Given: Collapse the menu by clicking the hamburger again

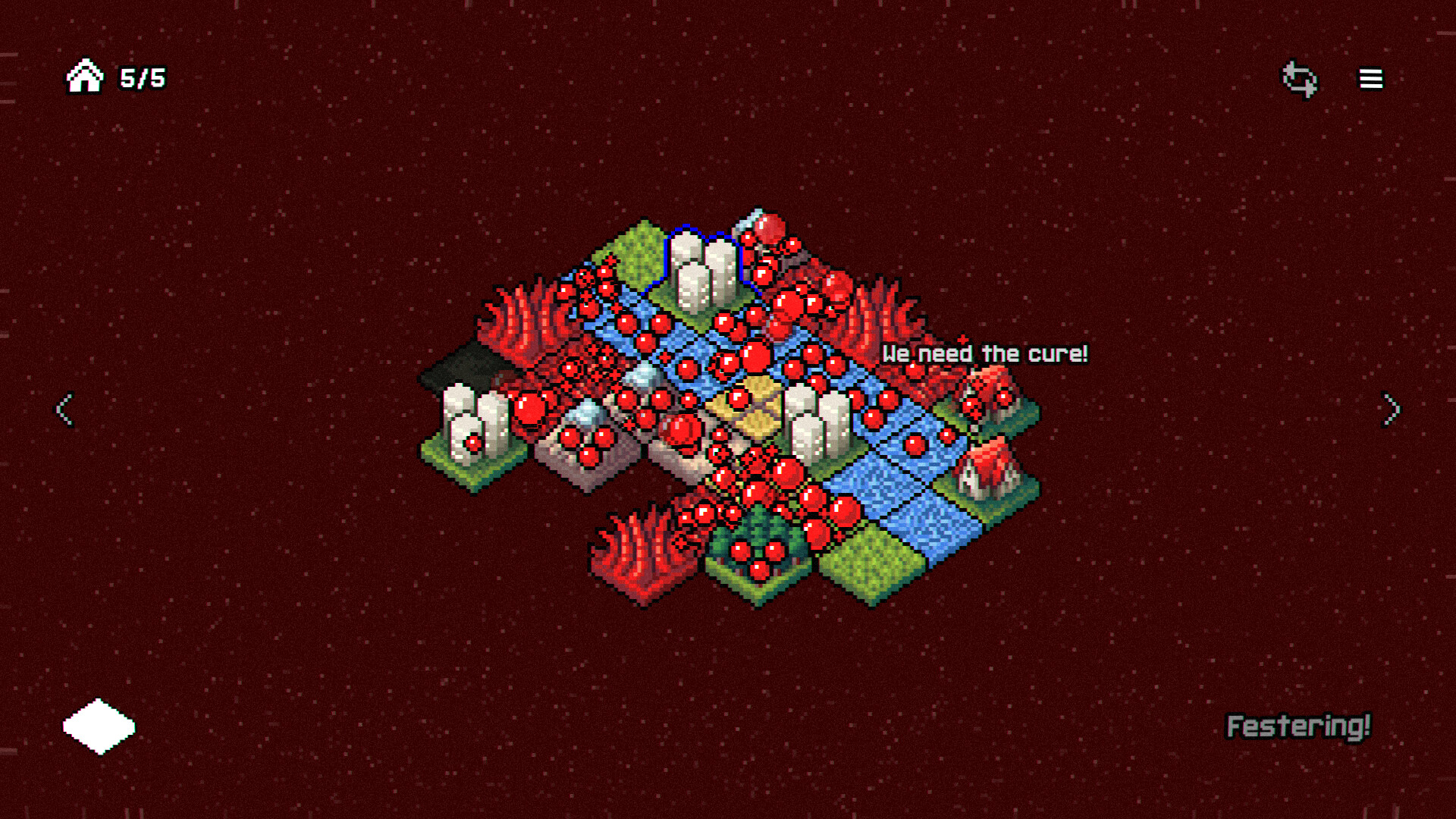Looking at the screenshot, I should (1370, 79).
